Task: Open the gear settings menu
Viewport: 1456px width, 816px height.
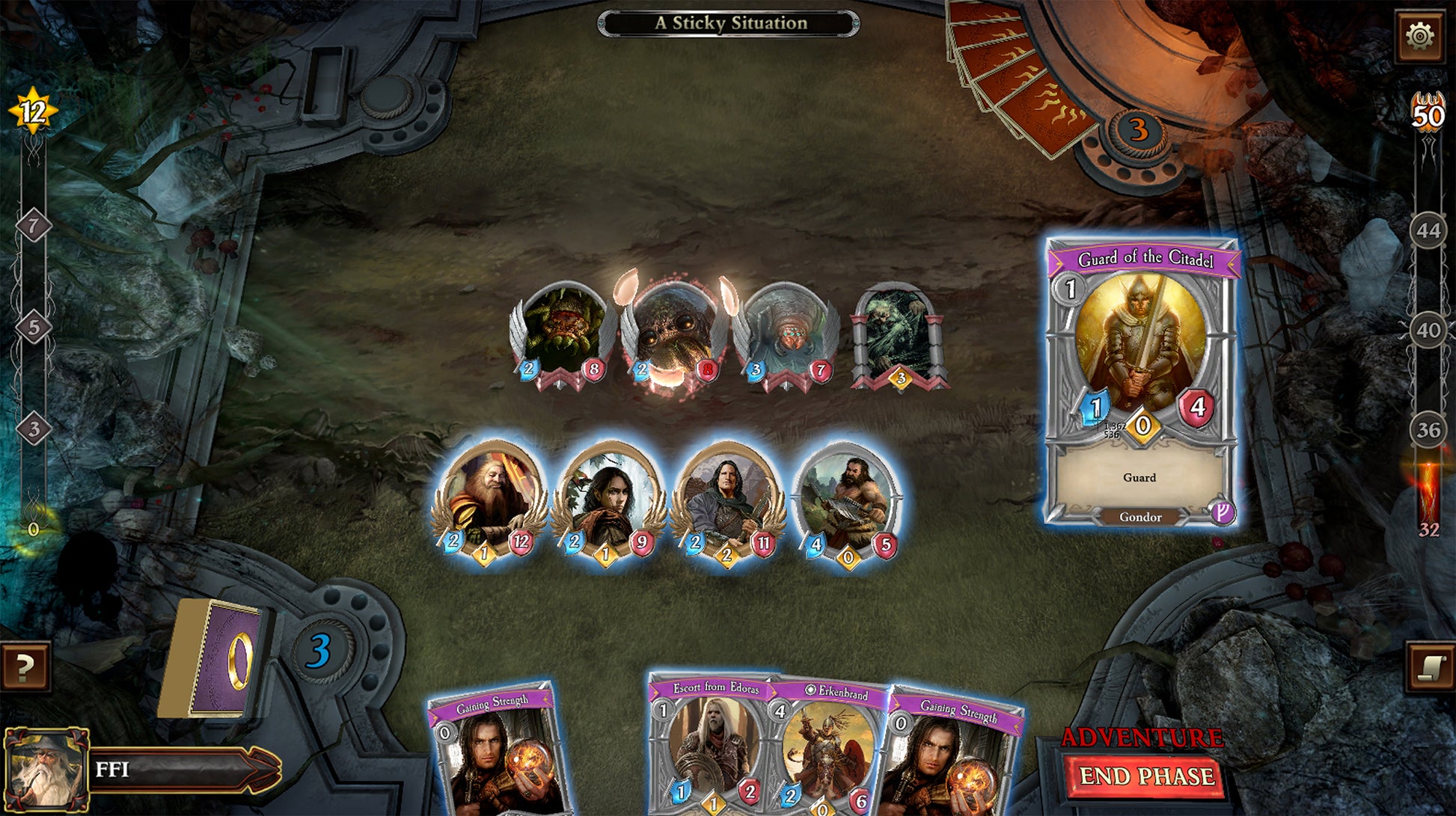Action: tap(1419, 36)
